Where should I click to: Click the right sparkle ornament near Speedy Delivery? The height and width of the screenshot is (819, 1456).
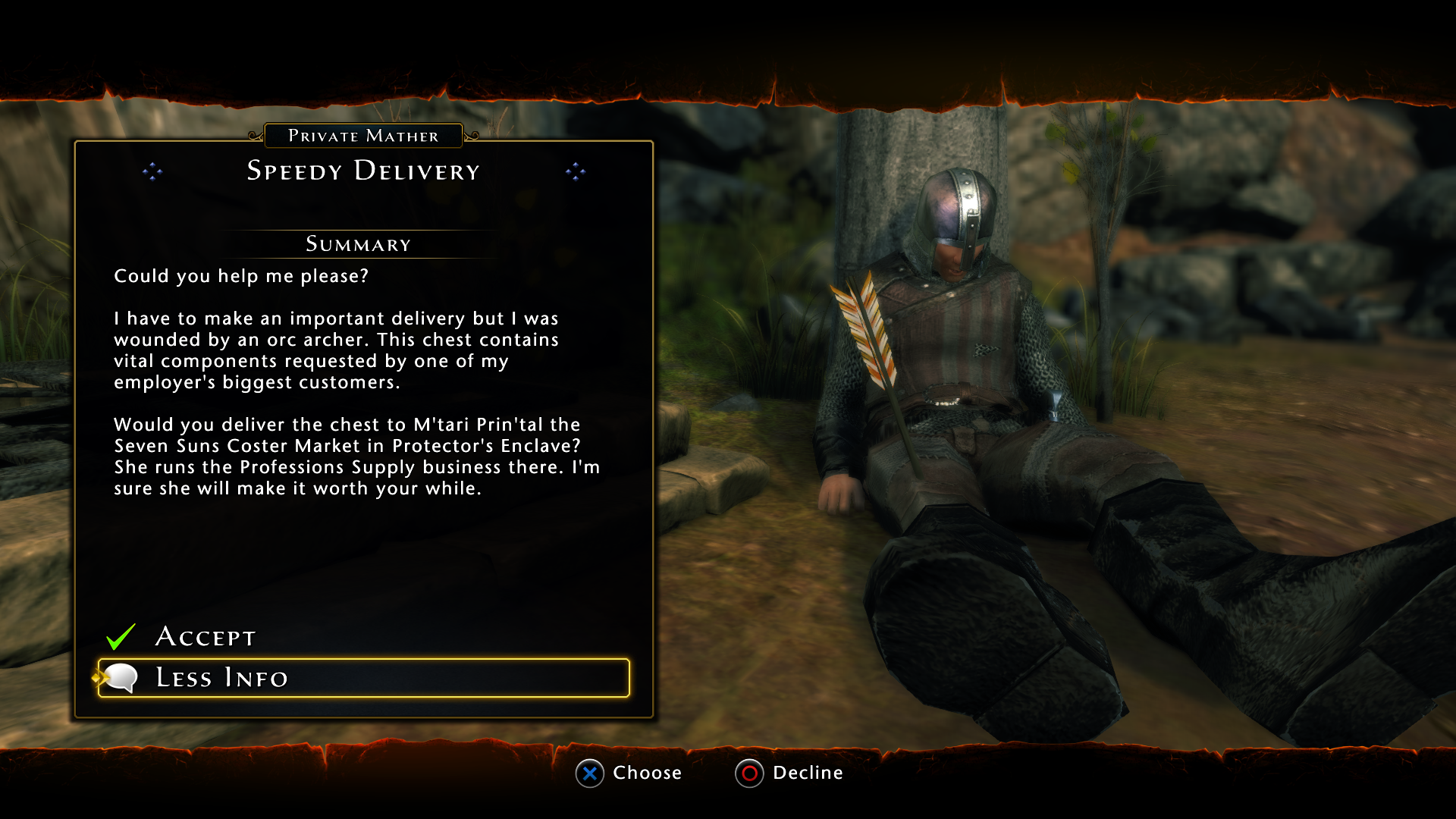tap(577, 172)
